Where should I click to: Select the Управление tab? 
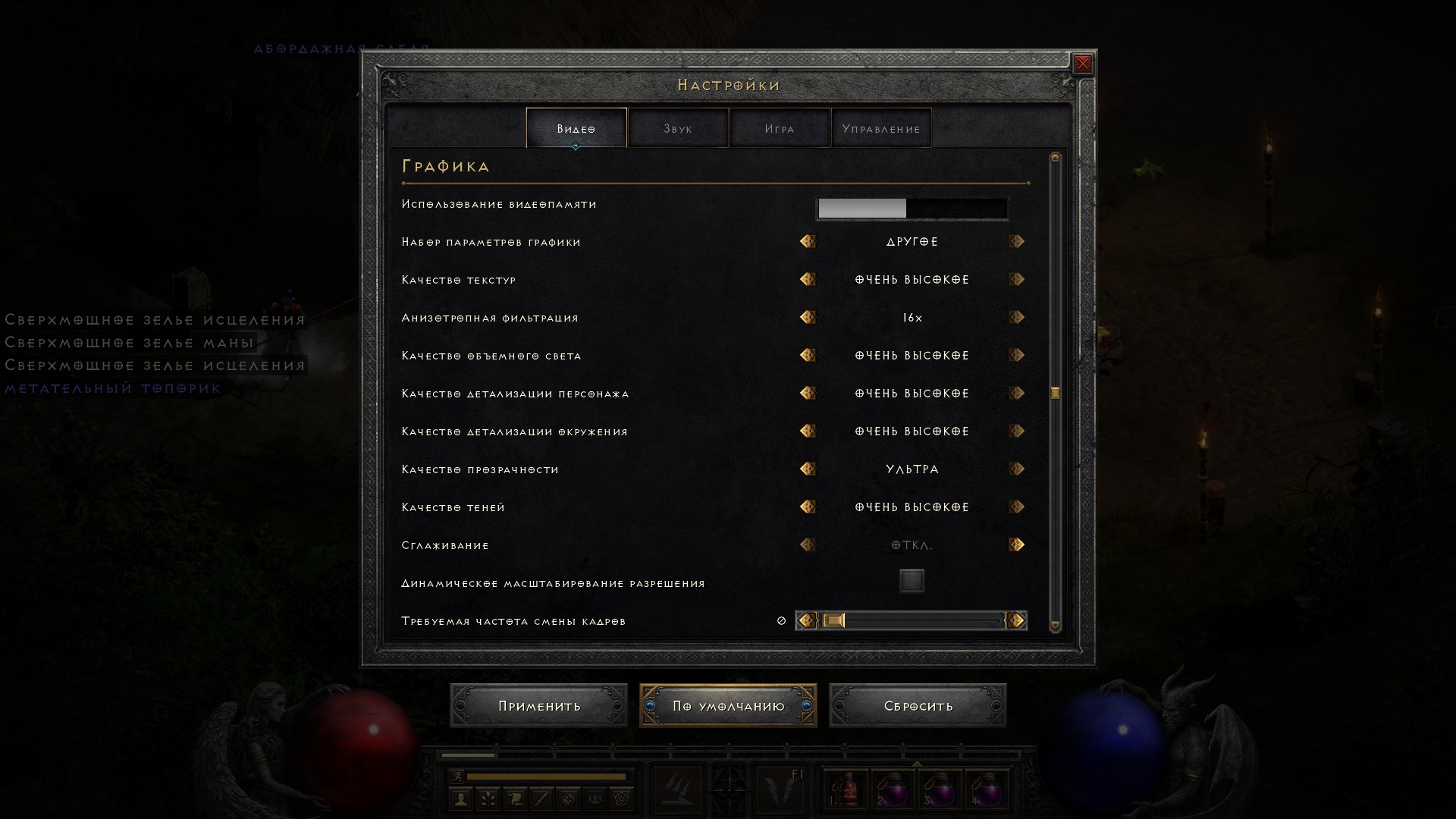click(x=881, y=128)
